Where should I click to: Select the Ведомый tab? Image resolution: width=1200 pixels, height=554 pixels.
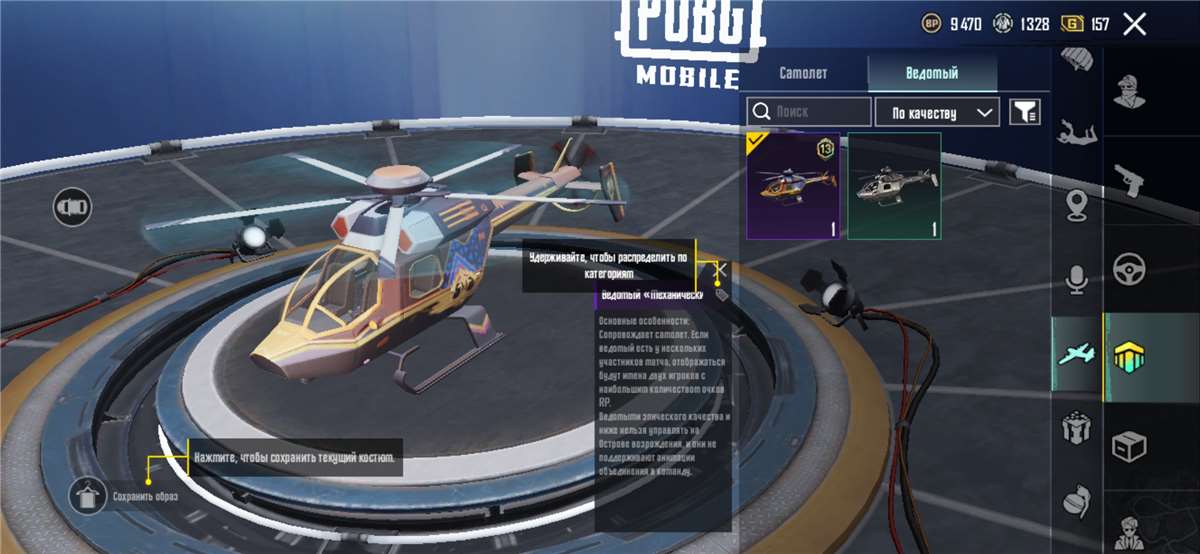coord(931,73)
